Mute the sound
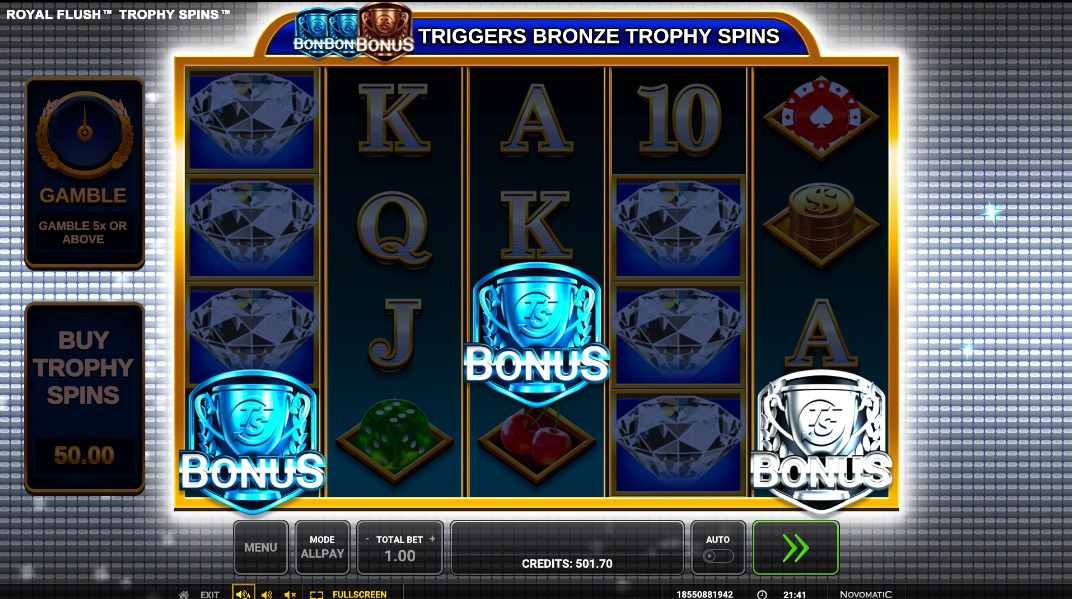This screenshot has height=599, width=1072. [291, 594]
